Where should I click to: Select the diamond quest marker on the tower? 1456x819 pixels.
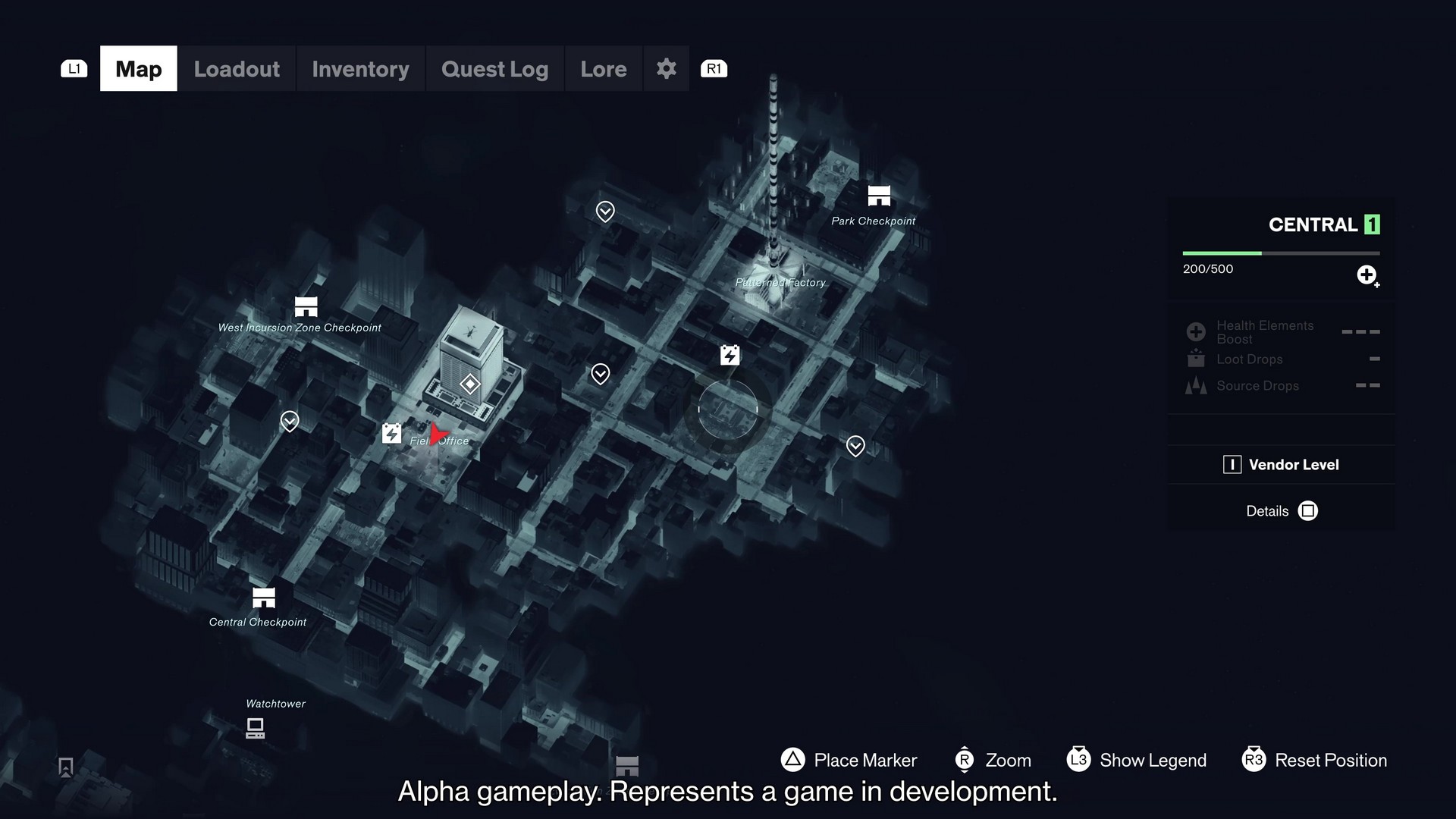click(x=469, y=384)
